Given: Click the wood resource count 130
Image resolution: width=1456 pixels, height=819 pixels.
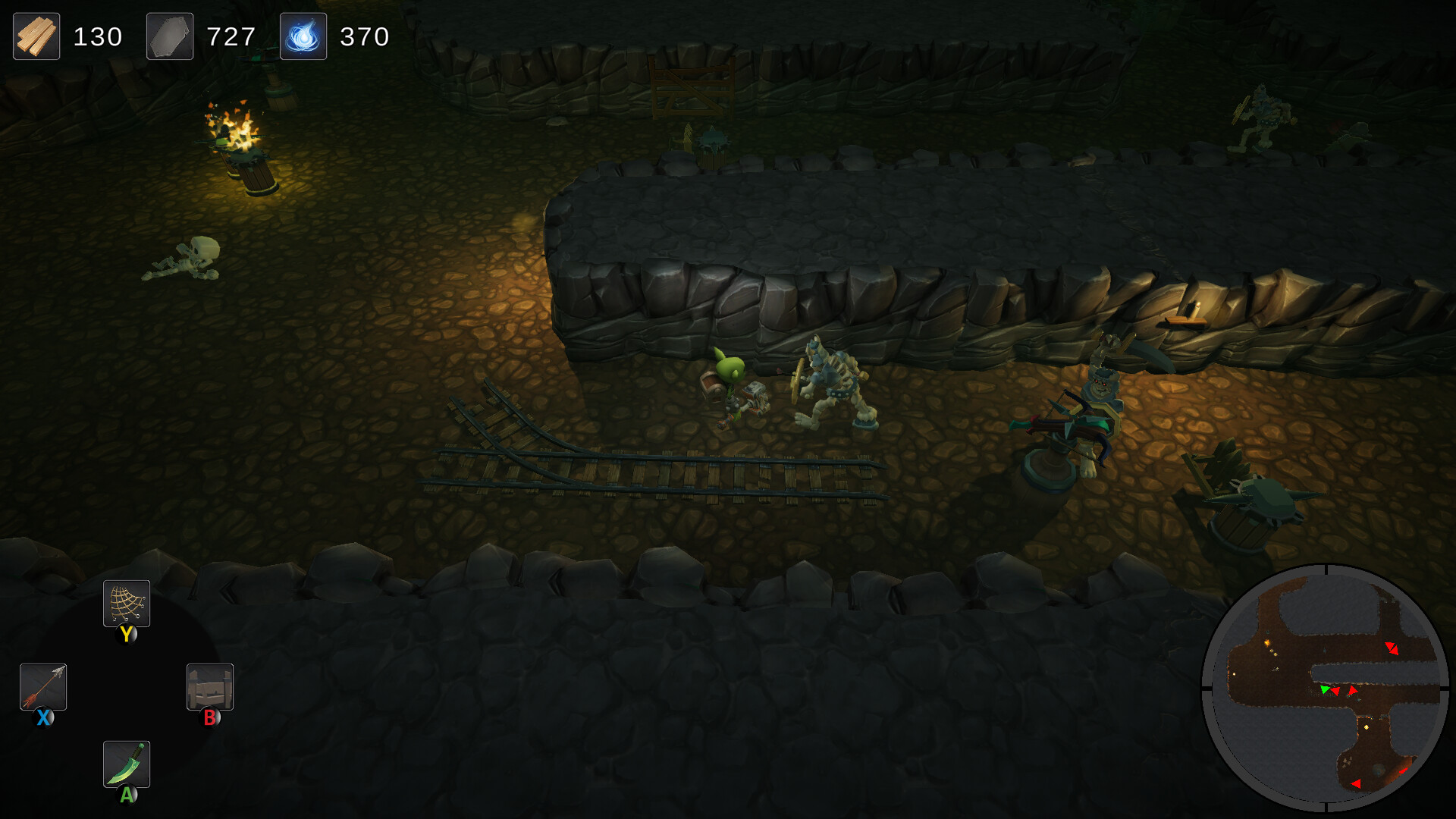Looking at the screenshot, I should [x=99, y=36].
